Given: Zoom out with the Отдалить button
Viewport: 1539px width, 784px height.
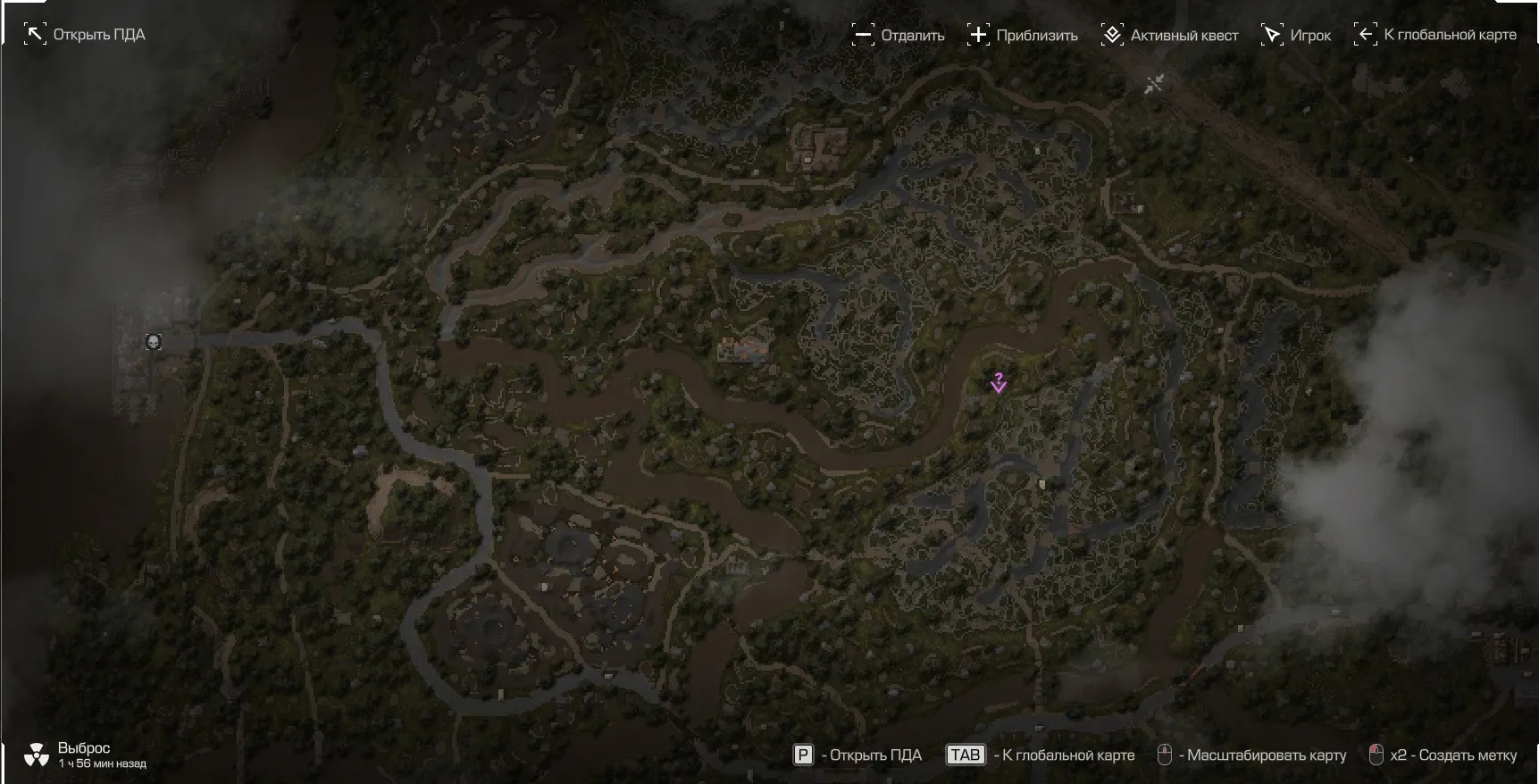Looking at the screenshot, I should 898,36.
